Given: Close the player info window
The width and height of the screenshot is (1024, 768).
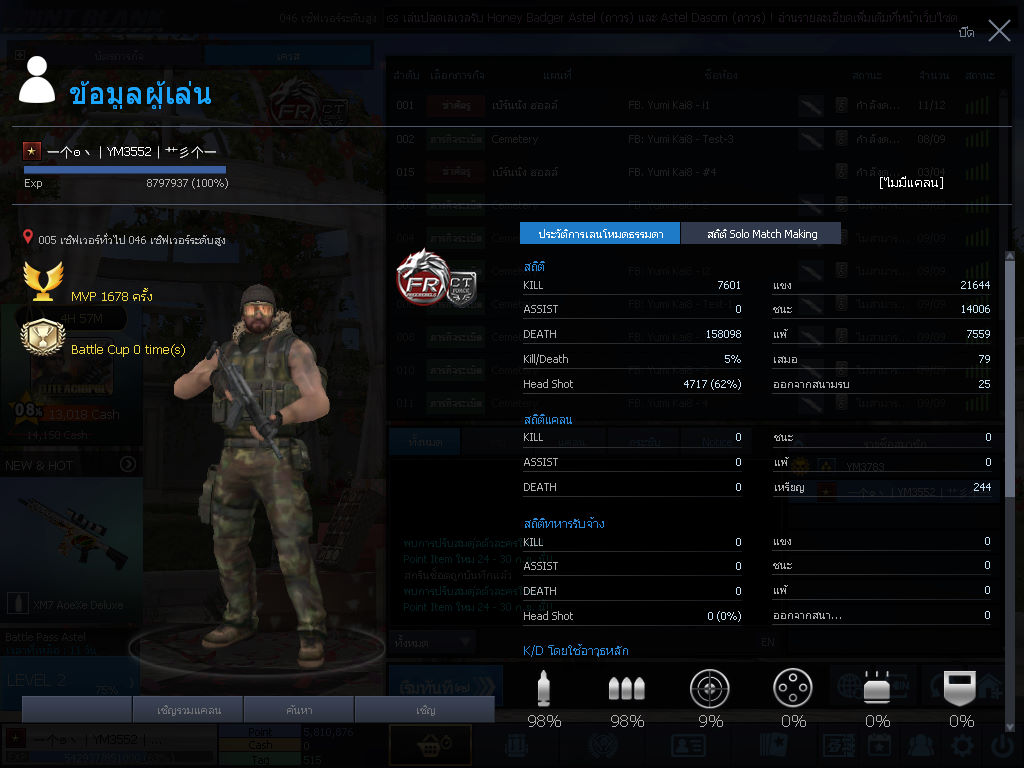Looking at the screenshot, I should [999, 31].
